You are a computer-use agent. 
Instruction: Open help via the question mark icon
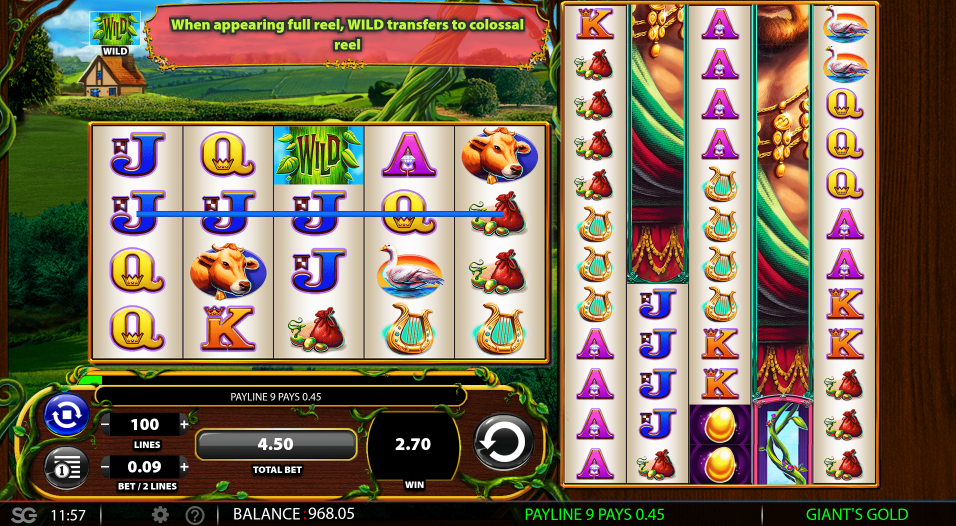195,515
